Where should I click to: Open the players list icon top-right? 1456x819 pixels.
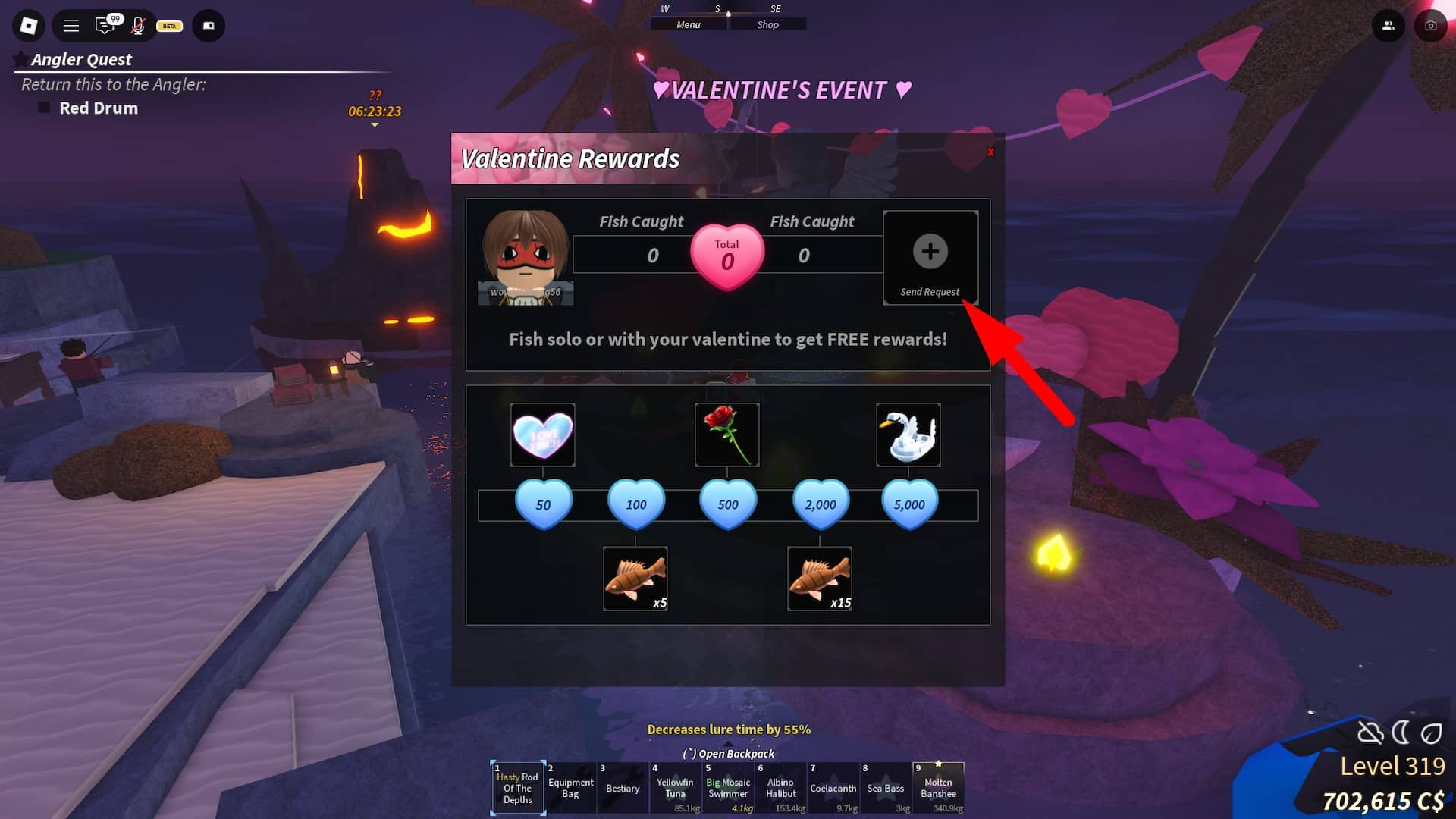(1389, 26)
